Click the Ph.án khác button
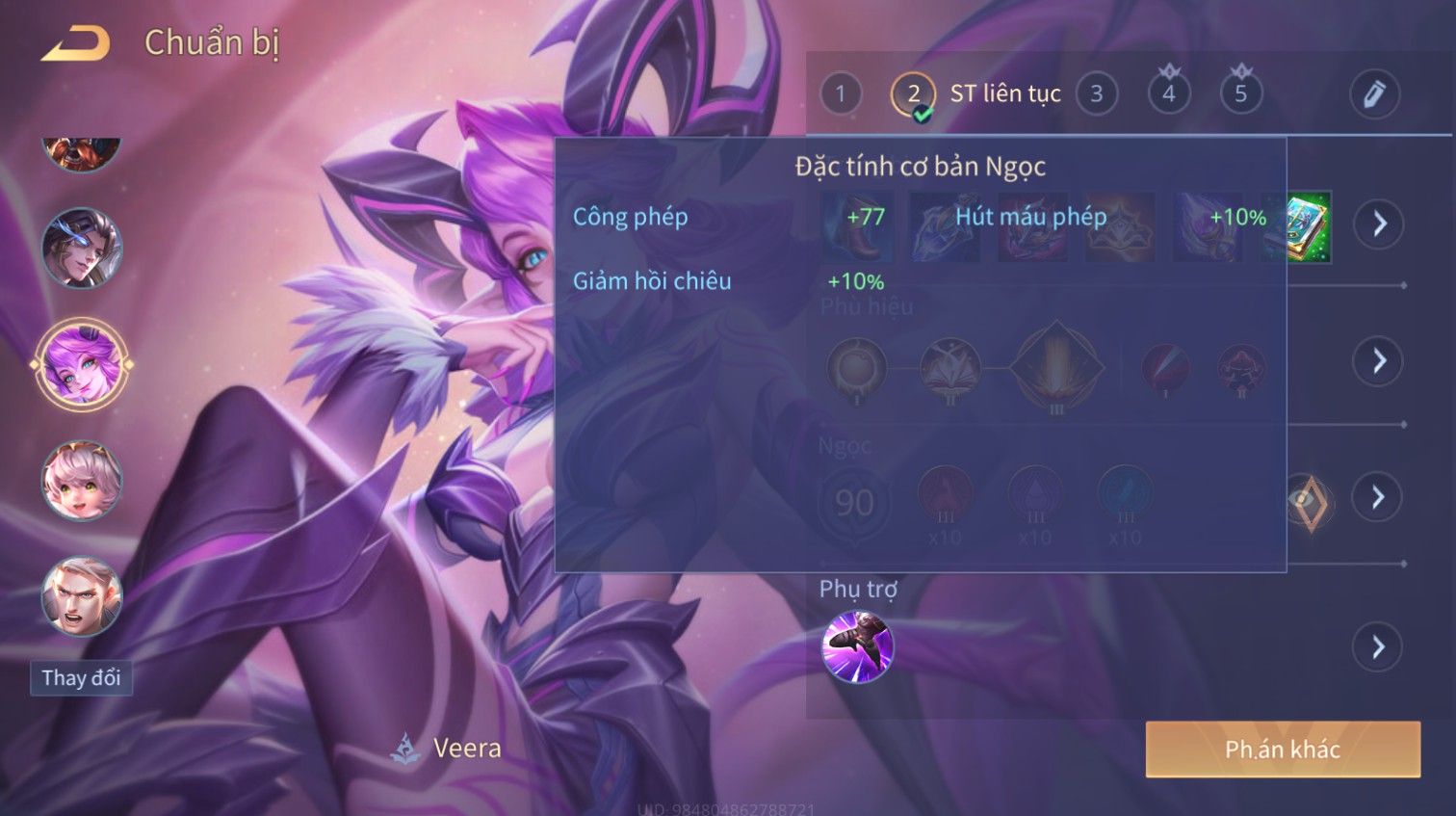The width and height of the screenshot is (1456, 816). pos(1282,750)
